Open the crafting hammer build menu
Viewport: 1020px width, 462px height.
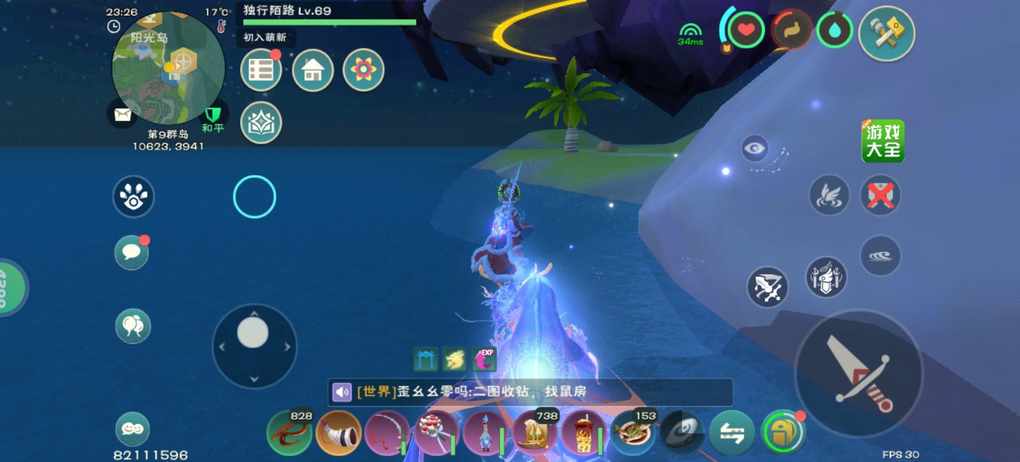pyautogui.click(x=886, y=34)
